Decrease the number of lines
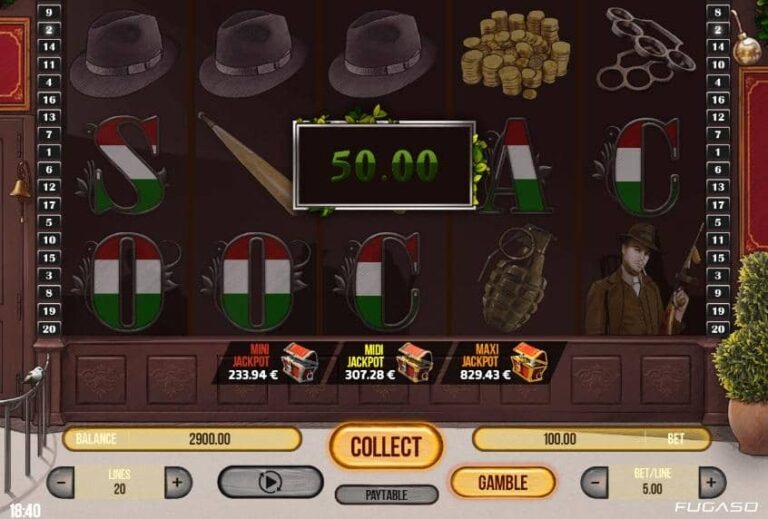The image size is (768, 519). (61, 483)
